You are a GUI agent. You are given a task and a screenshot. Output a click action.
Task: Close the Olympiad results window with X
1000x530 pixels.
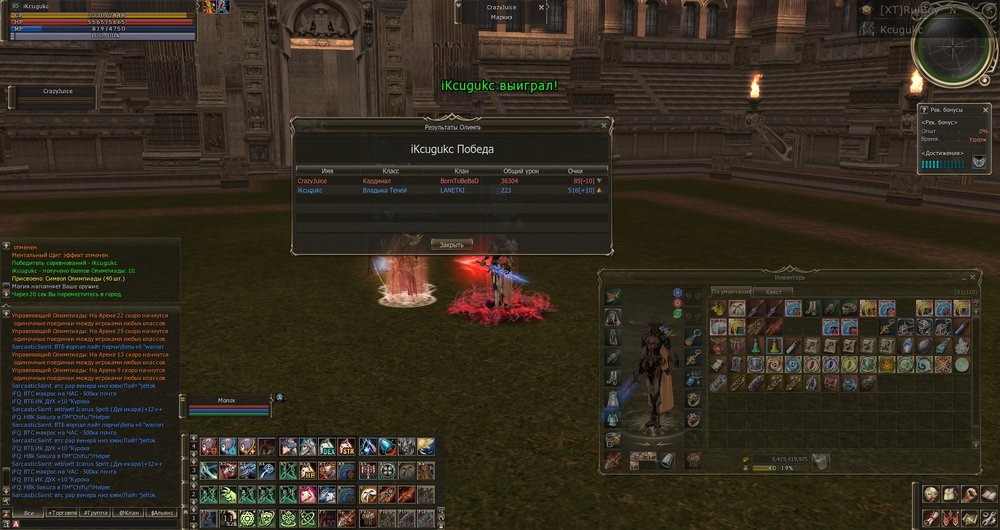coord(602,127)
